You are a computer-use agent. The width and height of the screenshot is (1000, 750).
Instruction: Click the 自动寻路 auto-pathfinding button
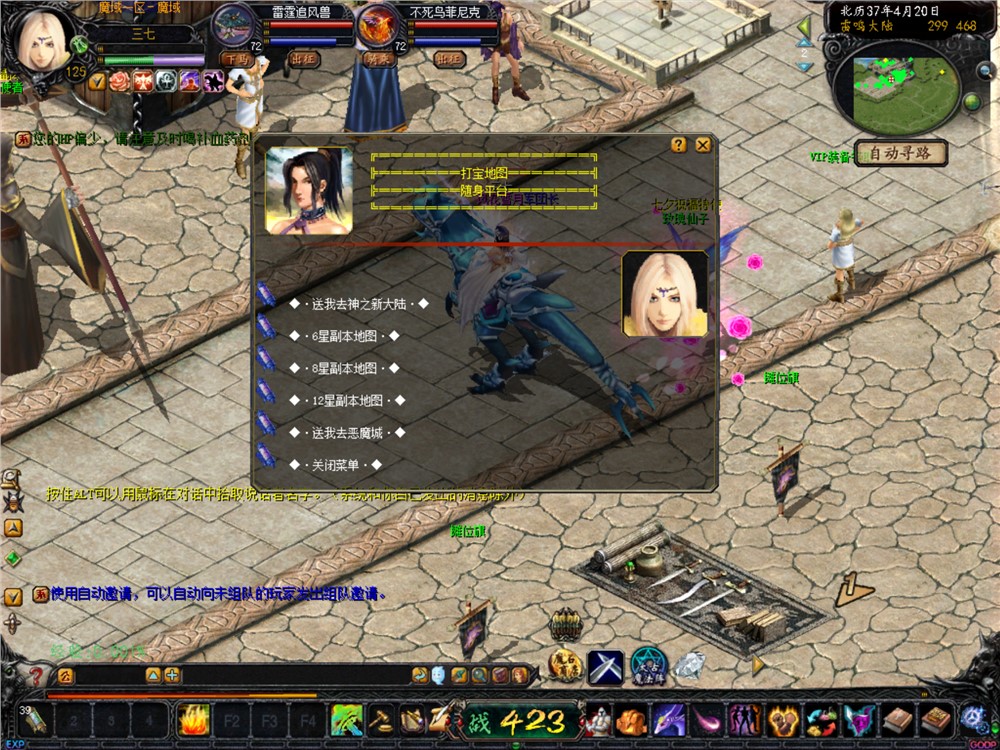[900, 154]
